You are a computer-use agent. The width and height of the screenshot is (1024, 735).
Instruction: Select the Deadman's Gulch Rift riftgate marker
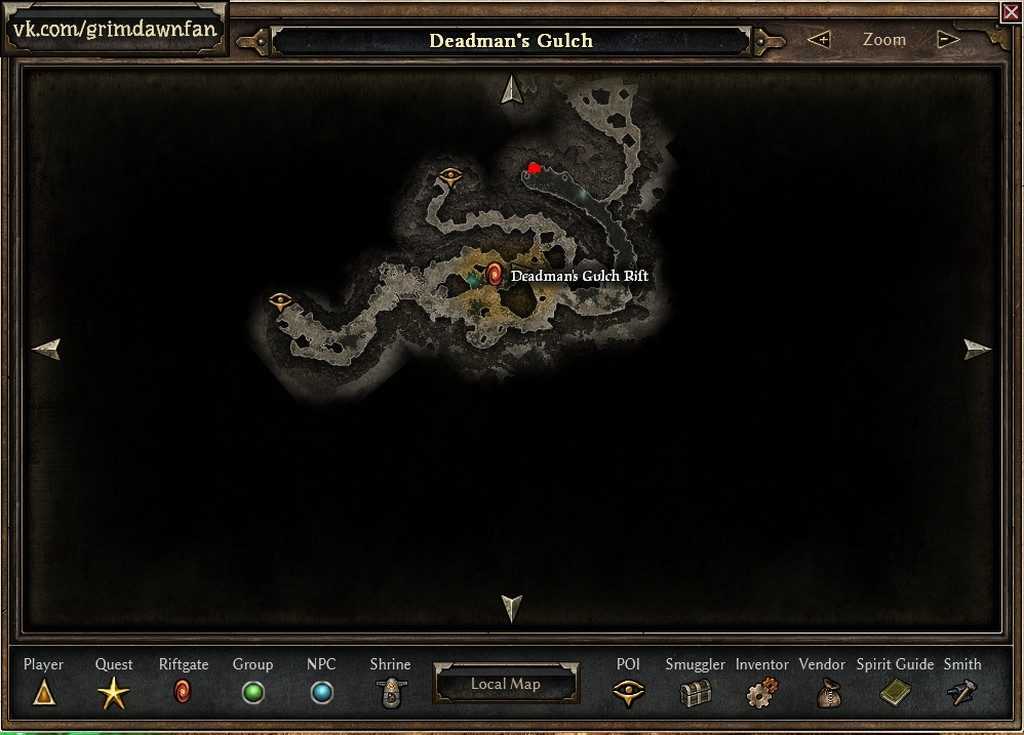pyautogui.click(x=494, y=274)
